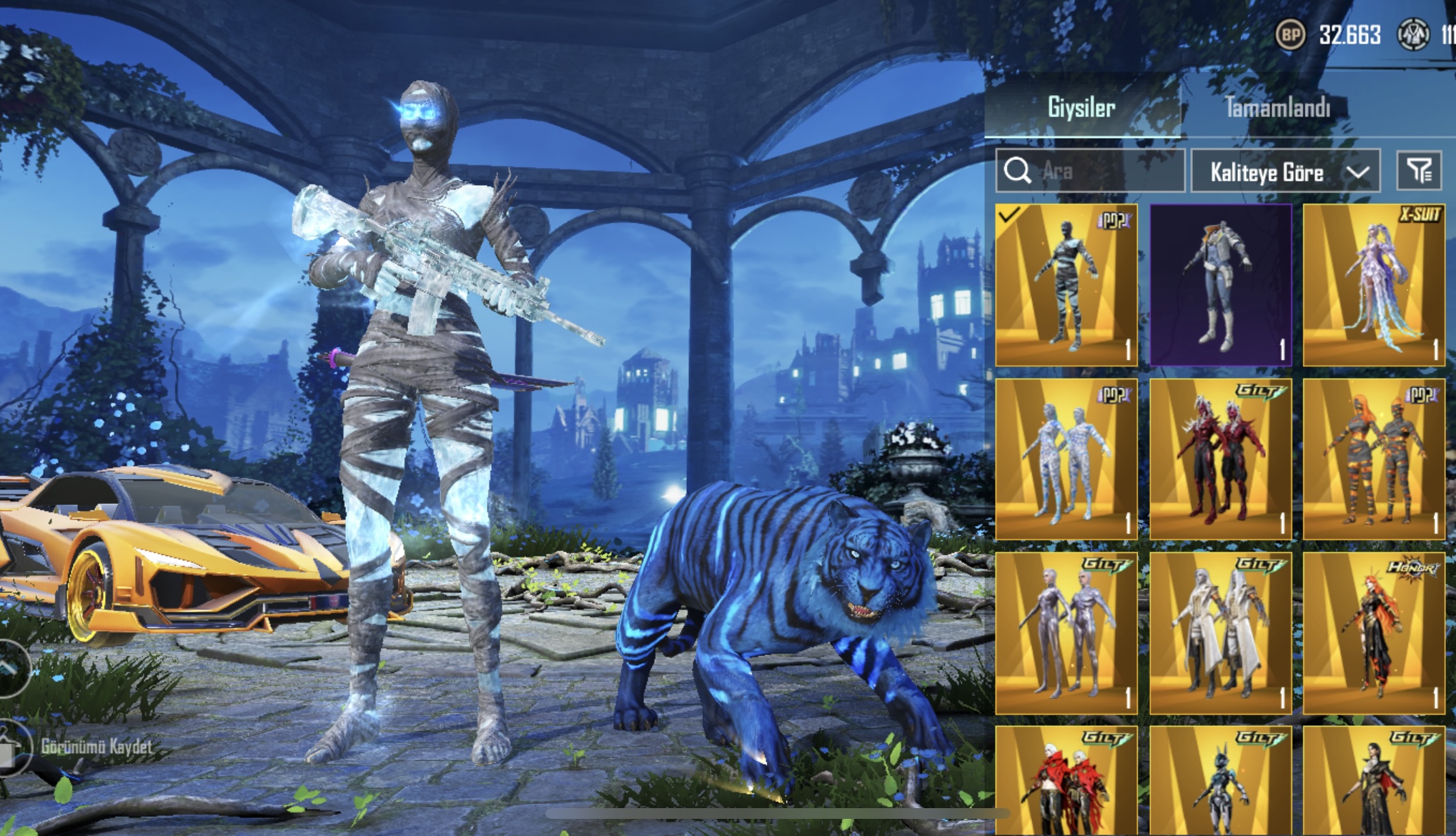The image size is (1456, 836).
Task: Select the equipped grey mummy outfit
Action: pyautogui.click(x=1066, y=285)
